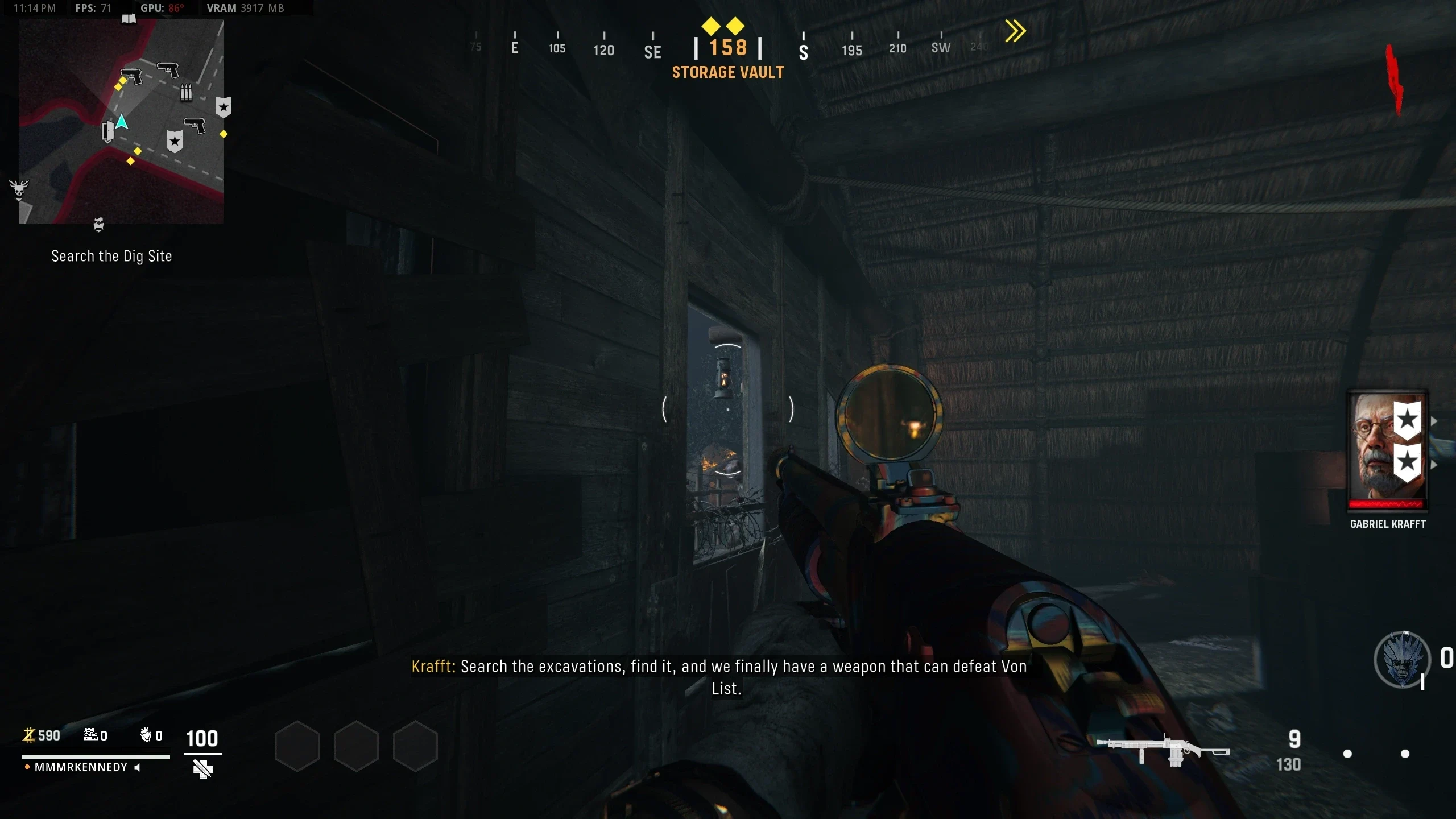The image size is (1456, 819).
Task: Click the yellow diamond markers above the compass
Action: [x=723, y=26]
